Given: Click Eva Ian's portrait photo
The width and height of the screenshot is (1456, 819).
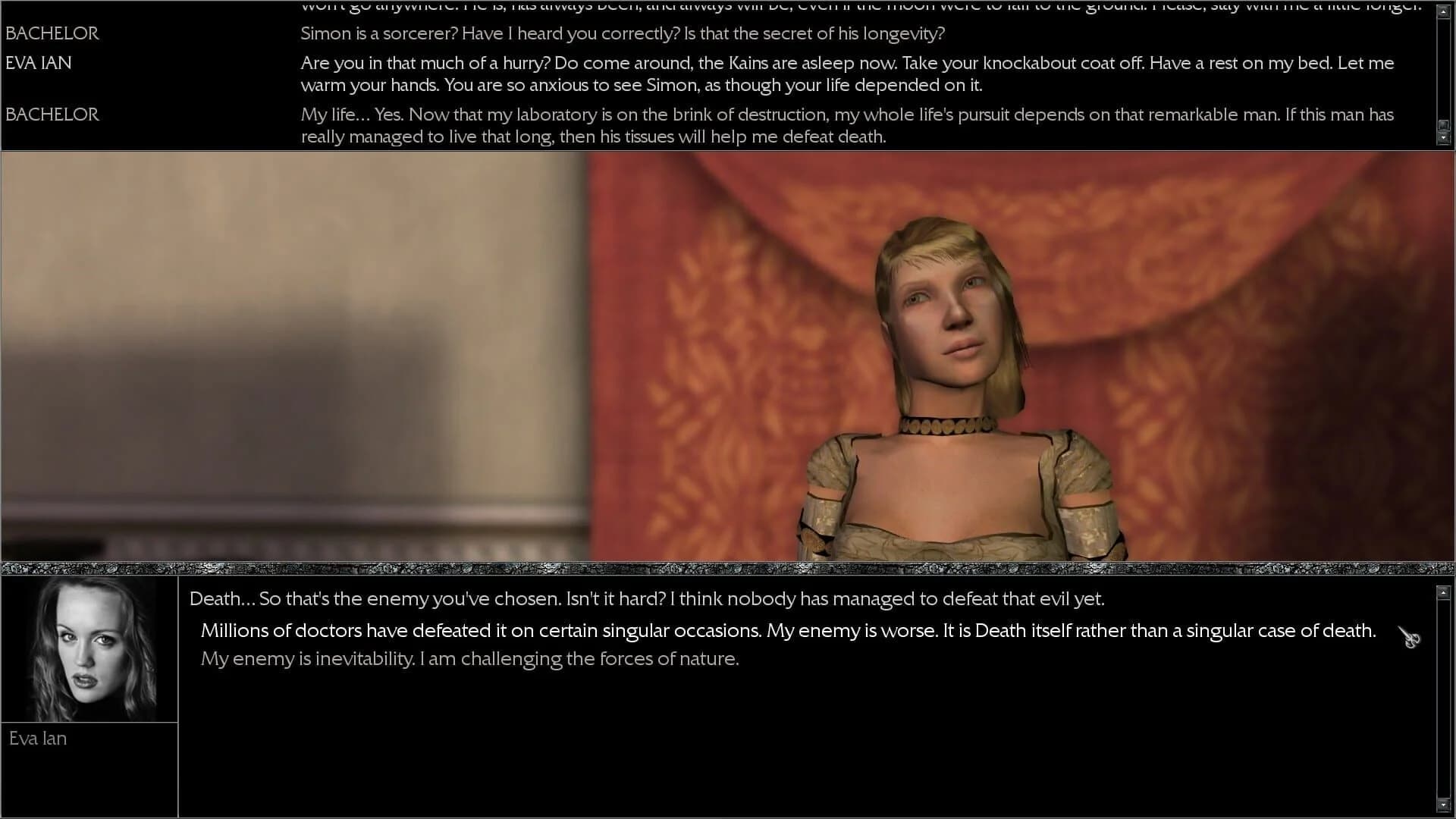Looking at the screenshot, I should 89,648.
